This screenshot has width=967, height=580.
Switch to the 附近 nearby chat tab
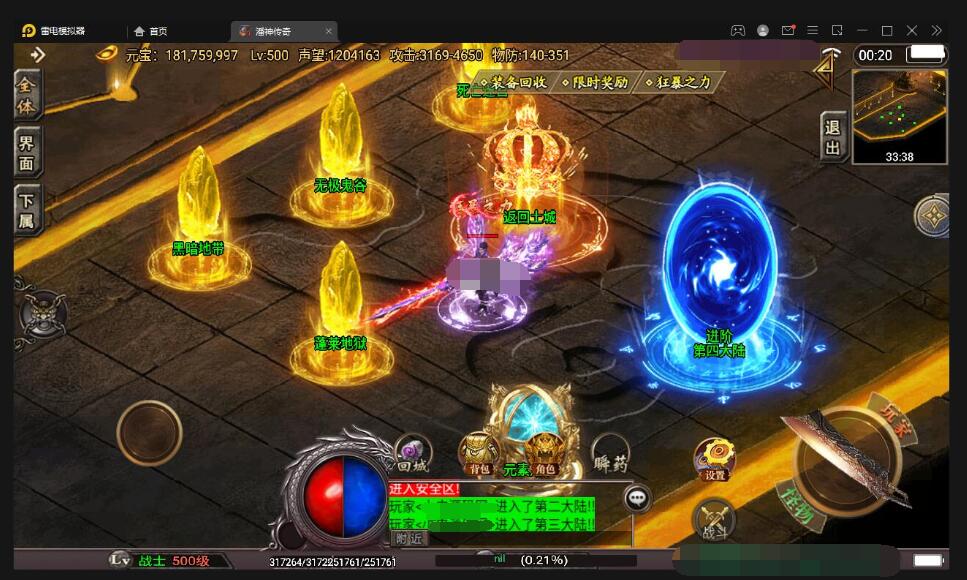[x=409, y=538]
